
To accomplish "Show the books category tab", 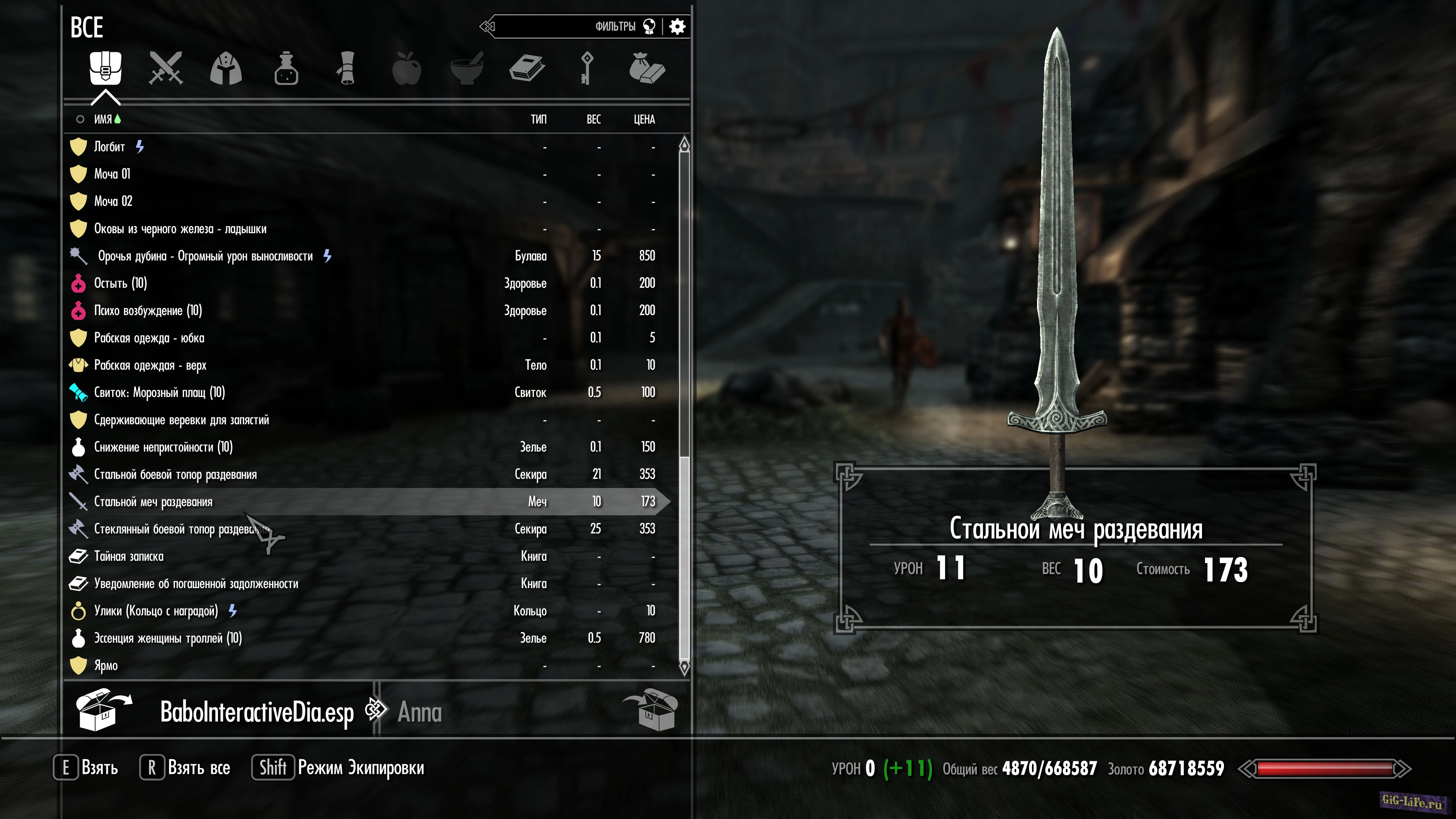I will click(527, 68).
